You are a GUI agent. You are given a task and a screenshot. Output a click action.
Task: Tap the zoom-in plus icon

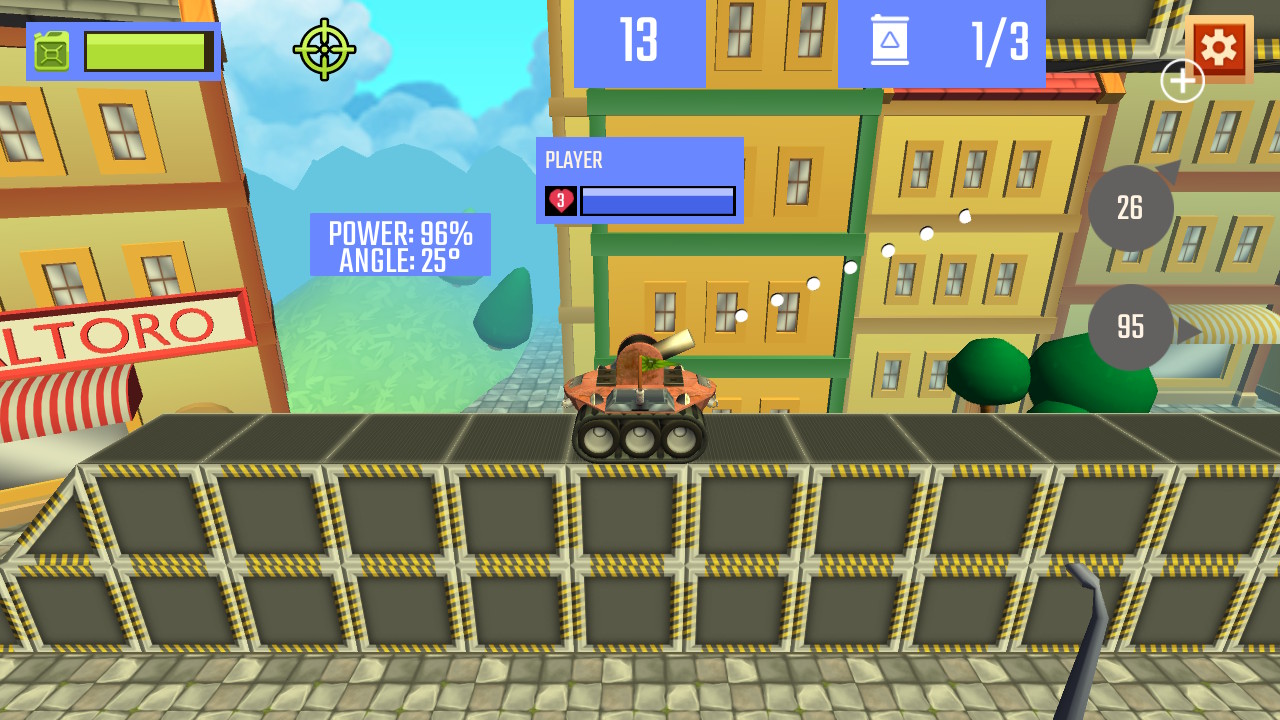1181,79
